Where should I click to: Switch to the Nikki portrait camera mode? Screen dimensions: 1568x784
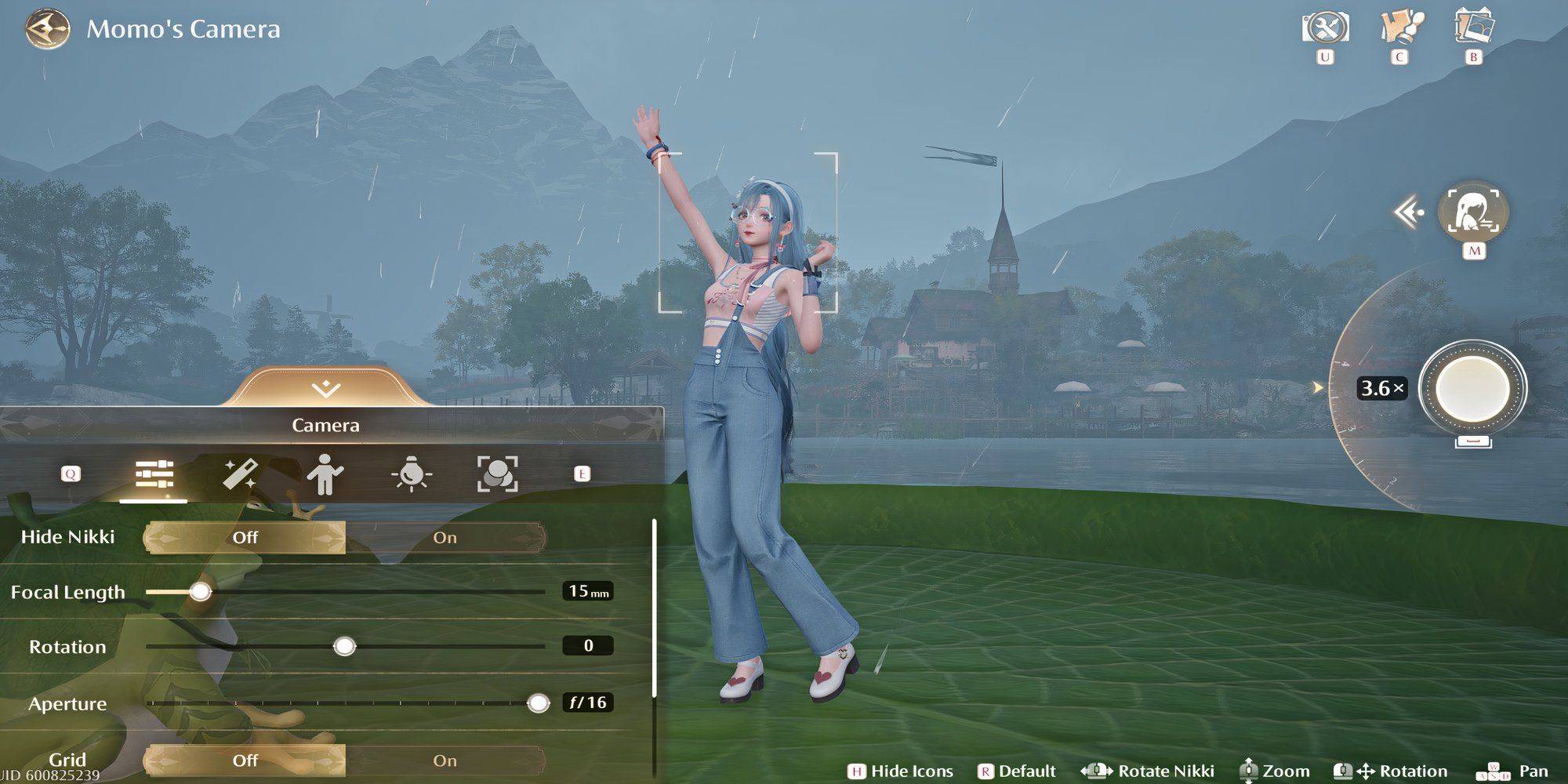pos(1473,212)
